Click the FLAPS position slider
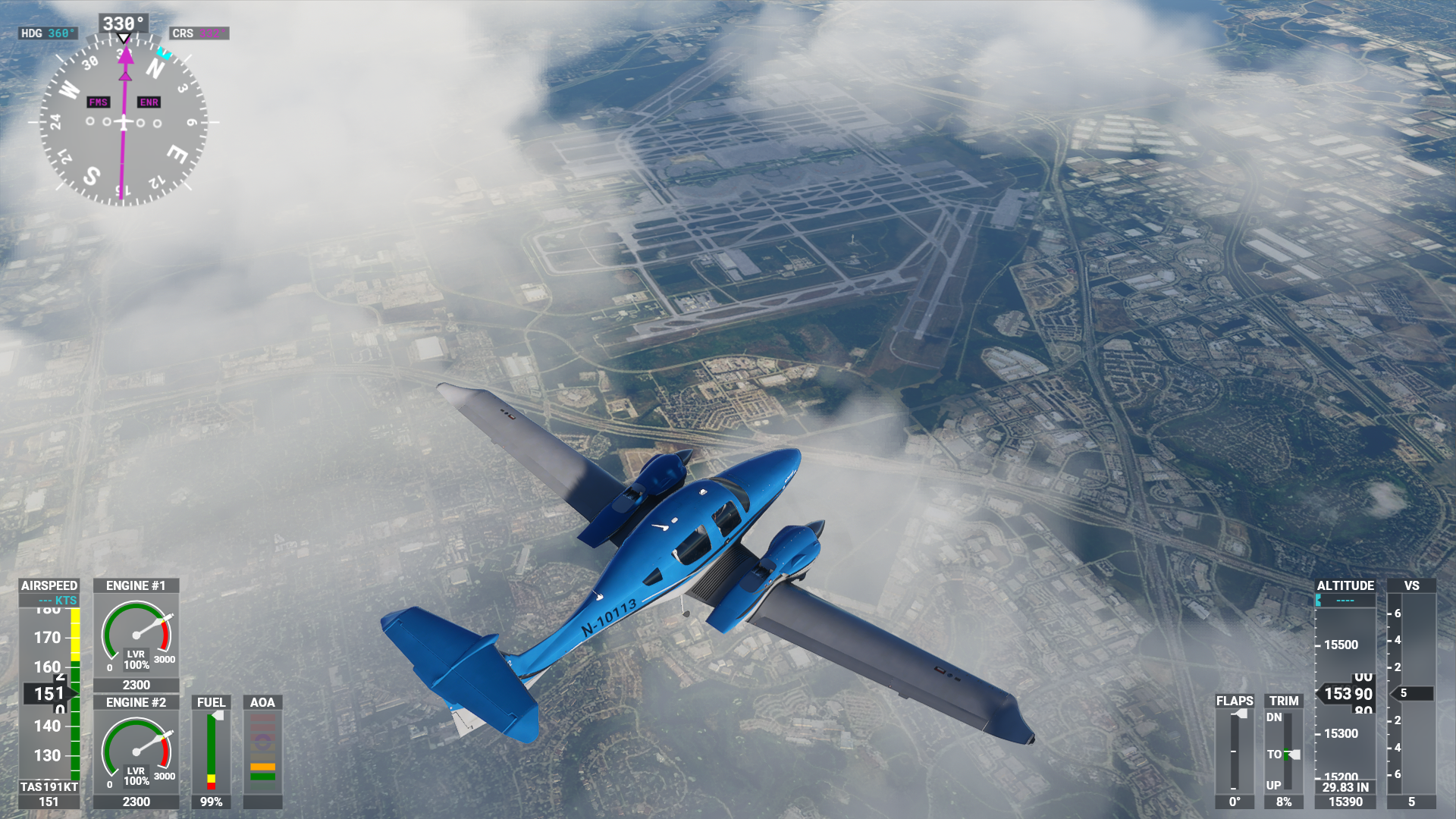Image resolution: width=1456 pixels, height=819 pixels. pos(1235,751)
